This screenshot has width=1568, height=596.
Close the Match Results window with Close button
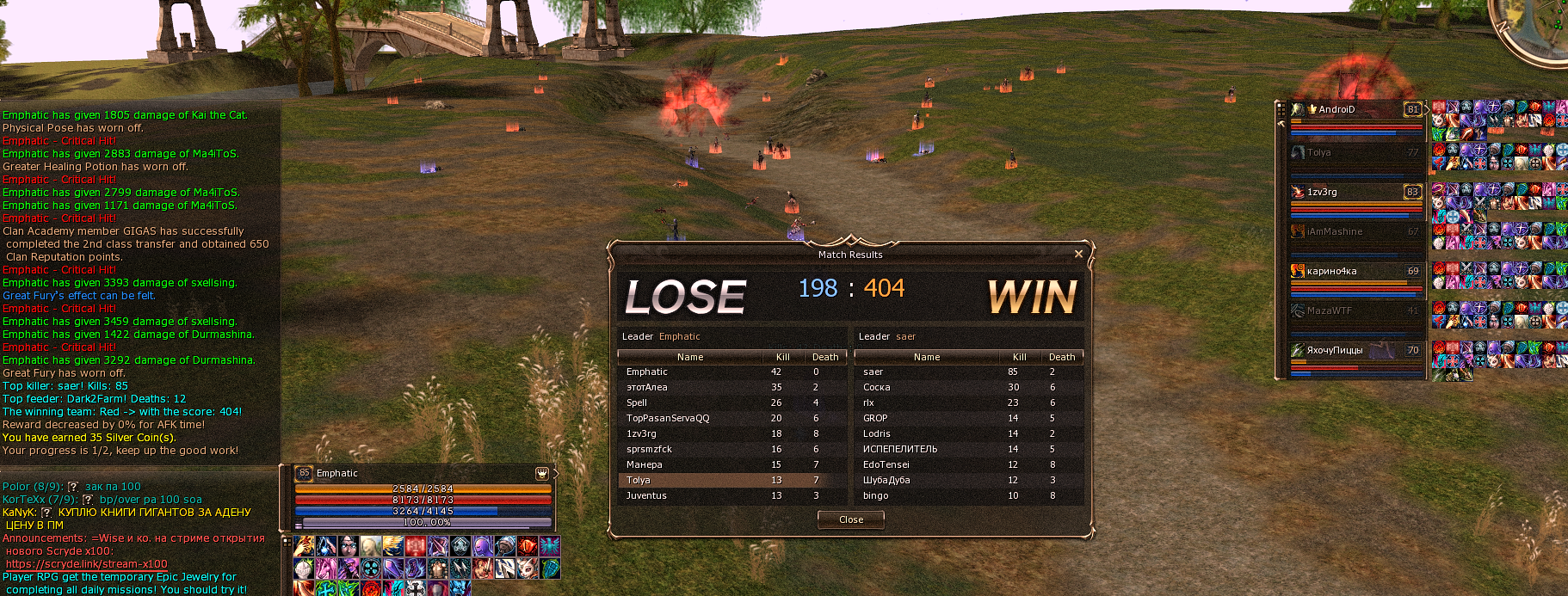tap(850, 519)
